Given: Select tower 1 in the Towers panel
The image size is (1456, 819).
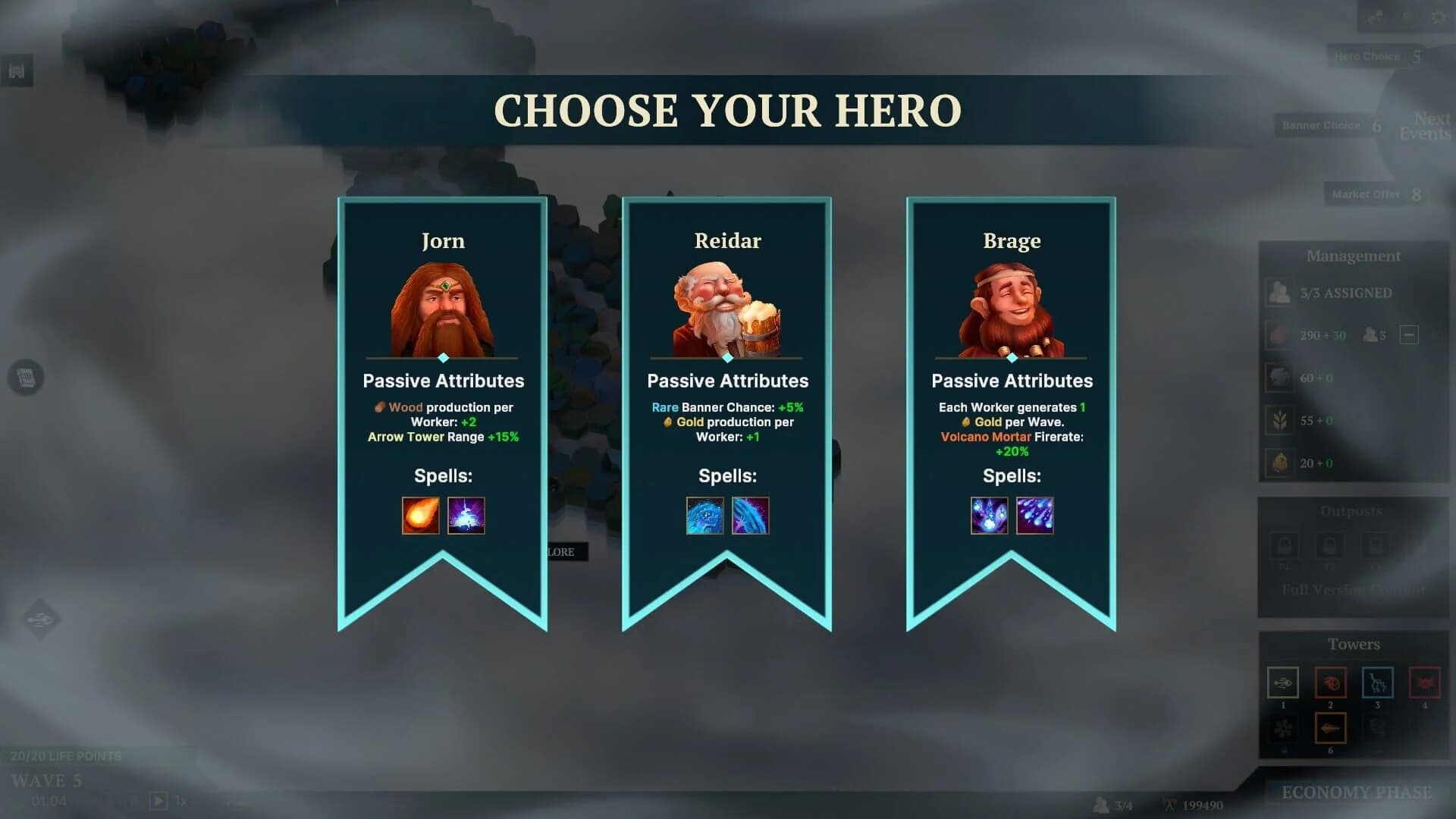Looking at the screenshot, I should 1283,683.
